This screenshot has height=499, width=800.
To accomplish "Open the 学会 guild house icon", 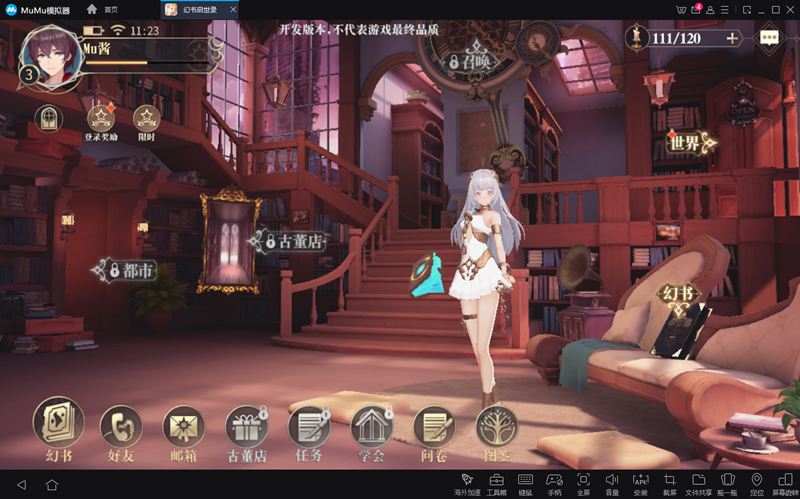I will click(372, 427).
